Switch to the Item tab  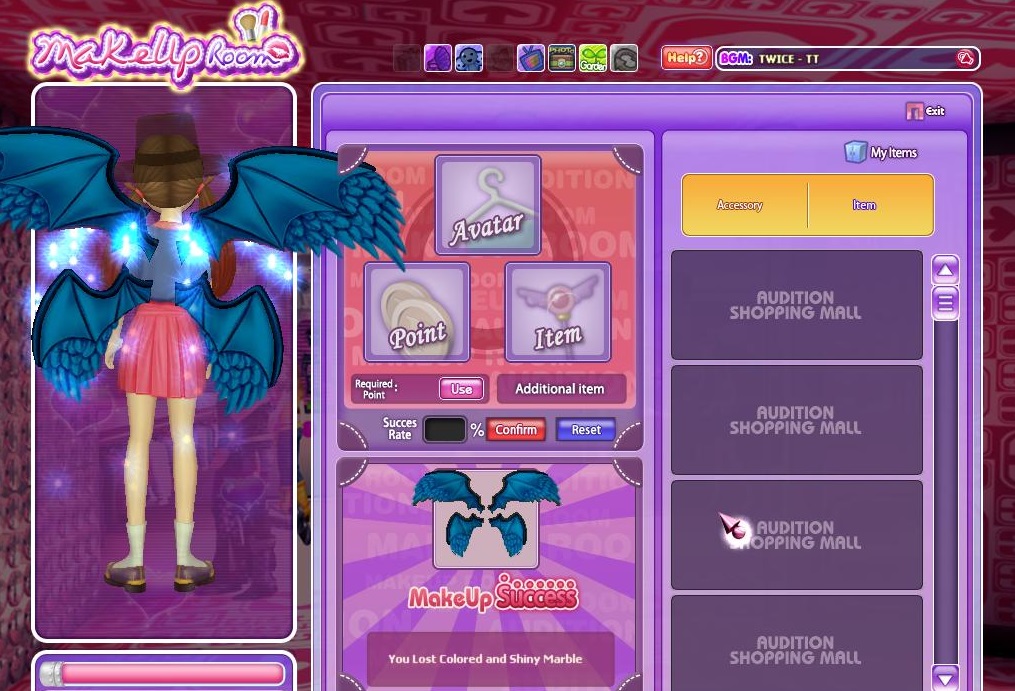point(864,205)
